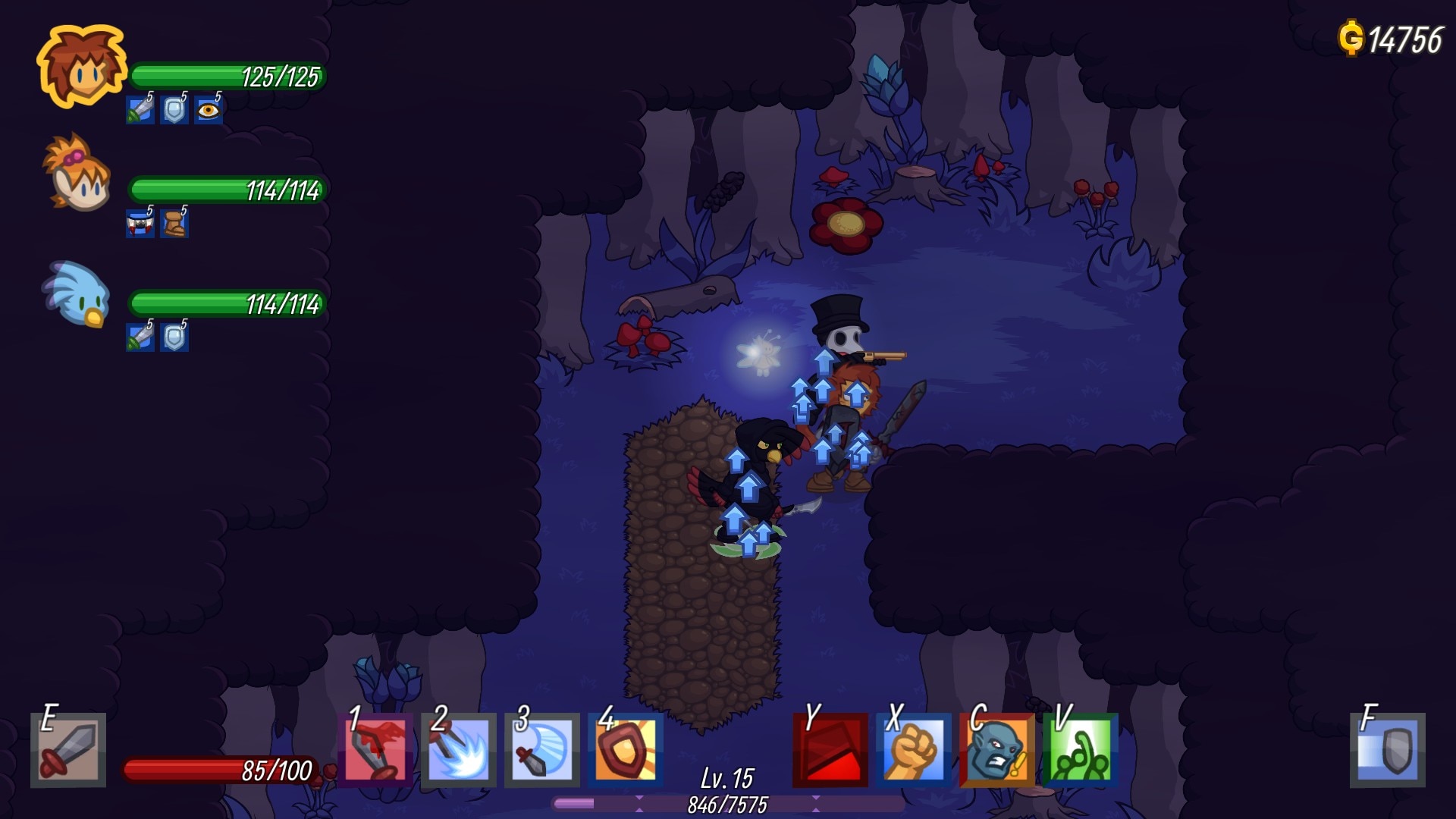Activate the raised fist ability
Viewport: 1456px width, 819px height.
[x=914, y=750]
